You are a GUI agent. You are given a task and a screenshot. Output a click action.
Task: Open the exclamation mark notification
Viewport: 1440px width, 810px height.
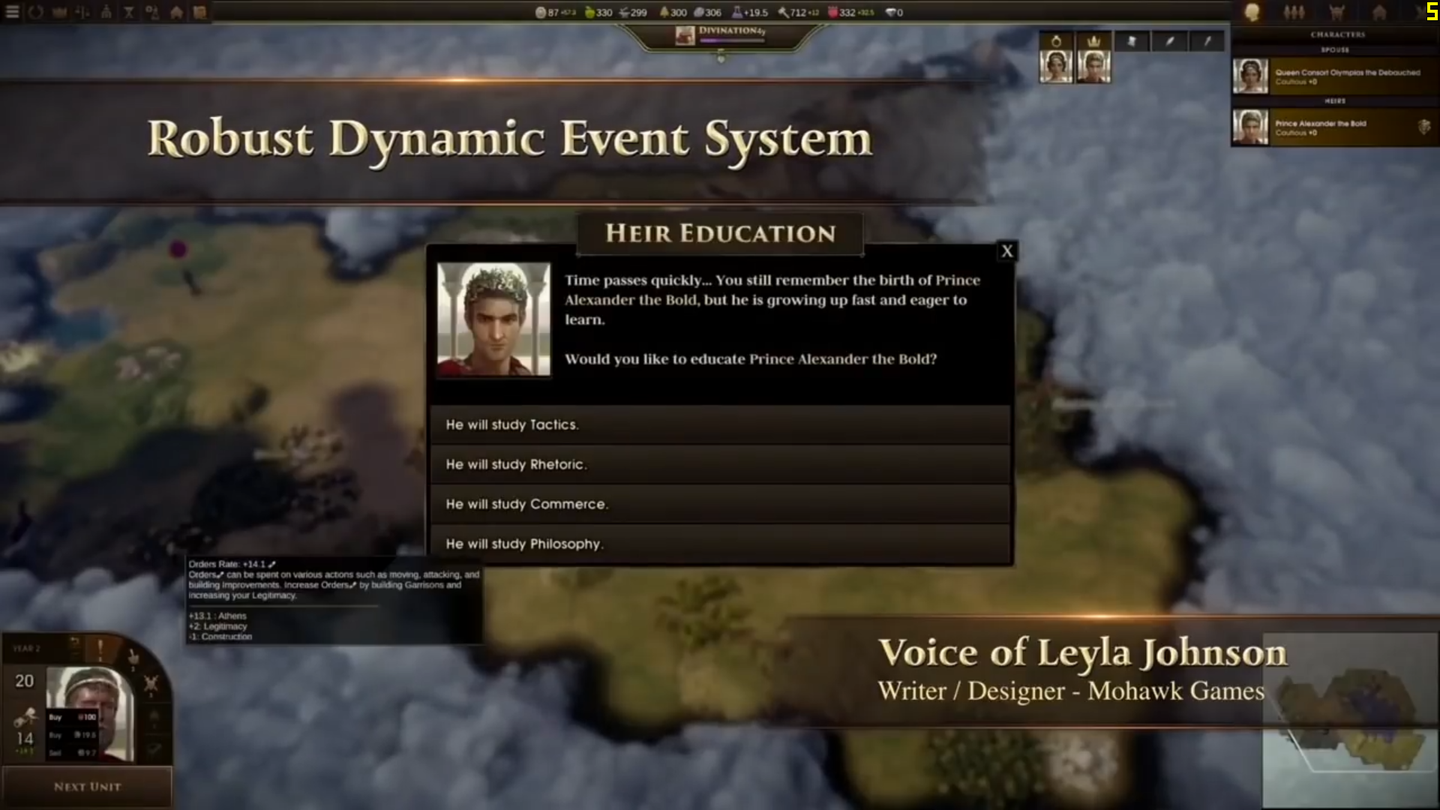[100, 650]
